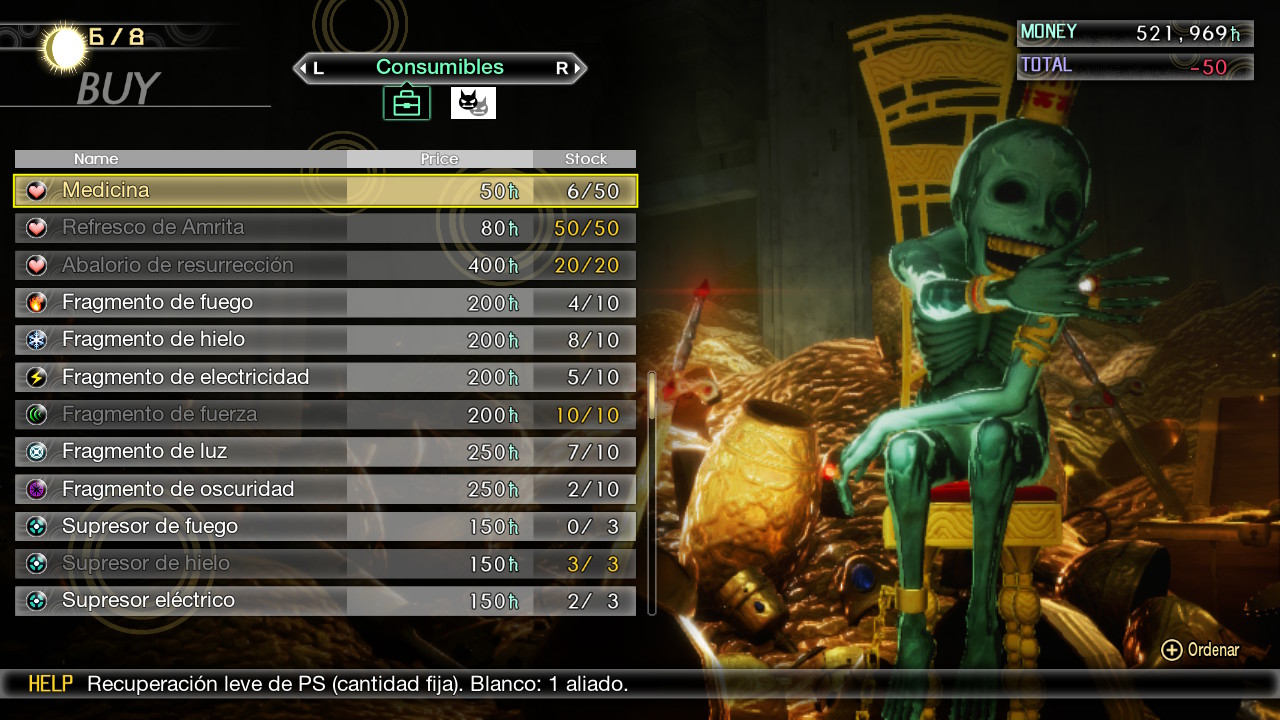1280x720 pixels.
Task: Switch to the briefcase consumables tab
Action: [x=407, y=103]
